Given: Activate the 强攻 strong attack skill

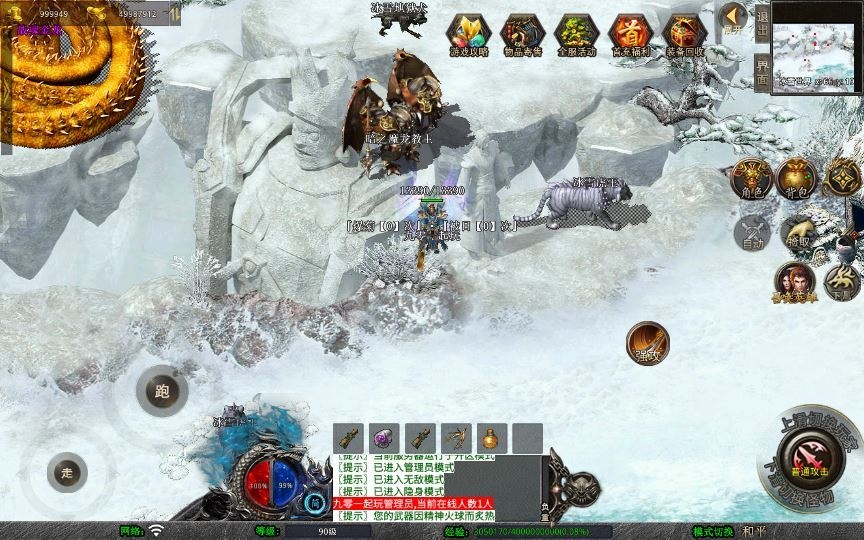Looking at the screenshot, I should 648,343.
